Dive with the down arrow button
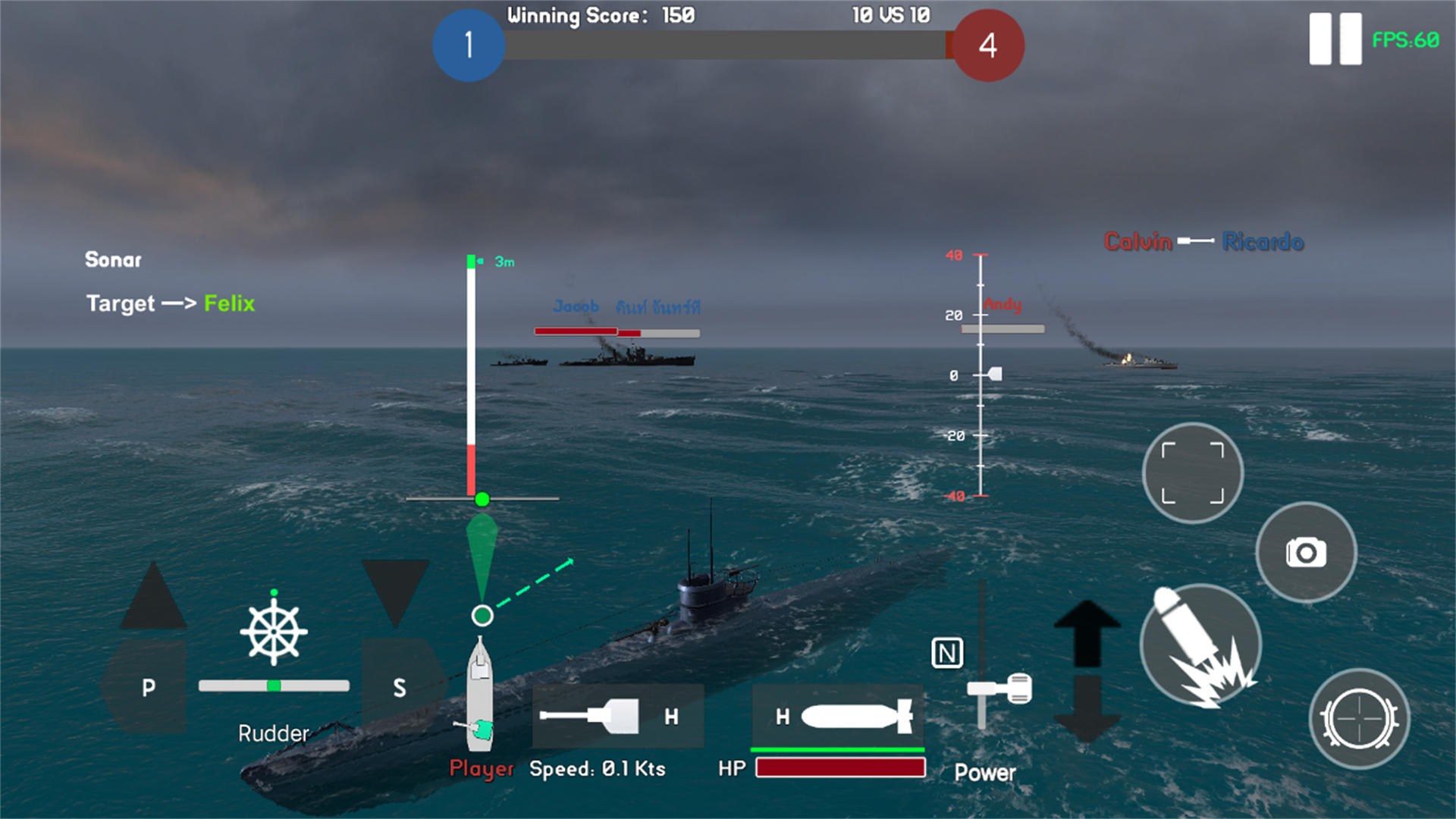The image size is (1456, 819). click(x=1087, y=709)
